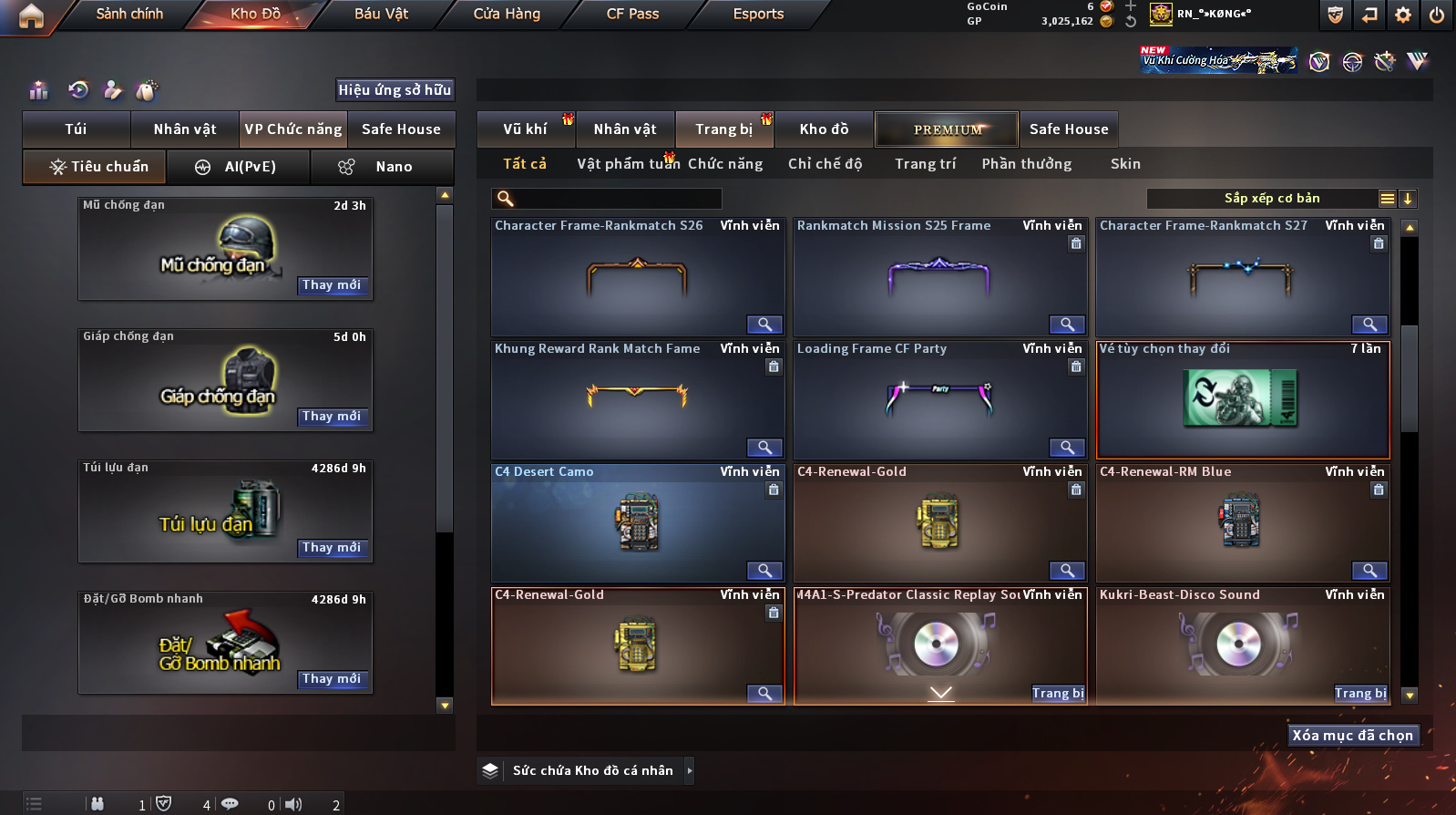Open the Hiệu ứng sở hữu panel
The width and height of the screenshot is (1456, 815).
pos(395,89)
